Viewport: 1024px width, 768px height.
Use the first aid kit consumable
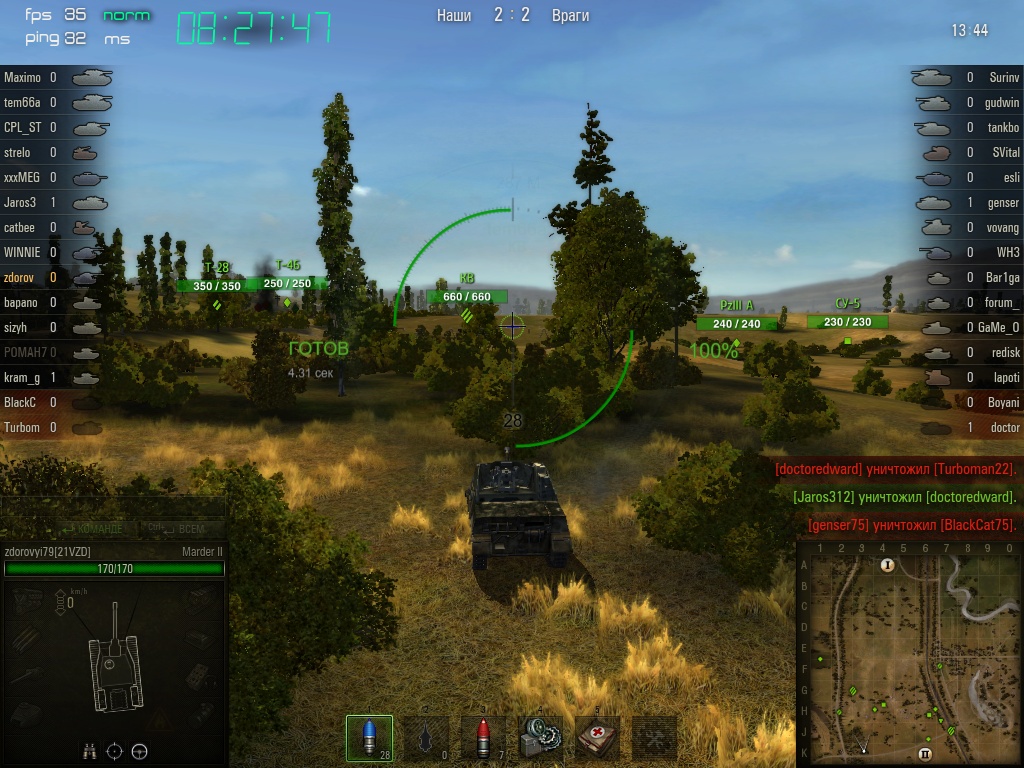click(598, 738)
